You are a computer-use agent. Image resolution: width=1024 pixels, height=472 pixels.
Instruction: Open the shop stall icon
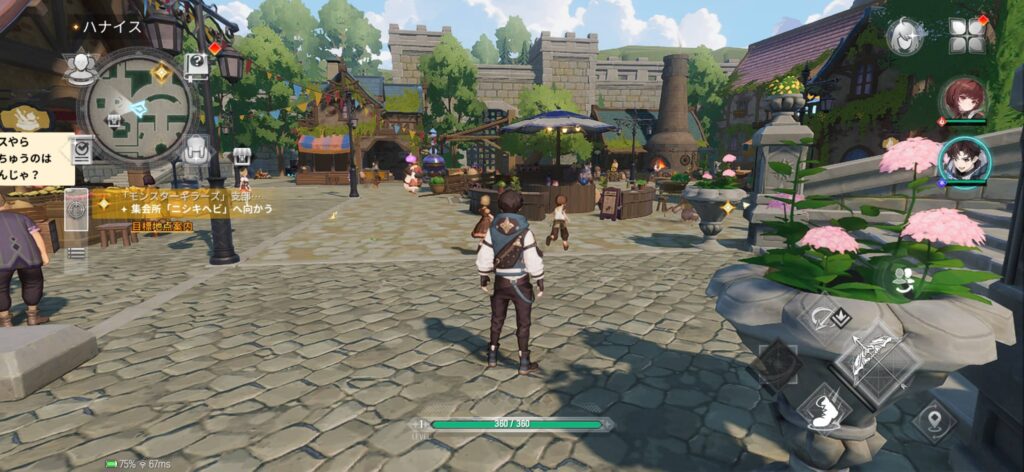241,156
